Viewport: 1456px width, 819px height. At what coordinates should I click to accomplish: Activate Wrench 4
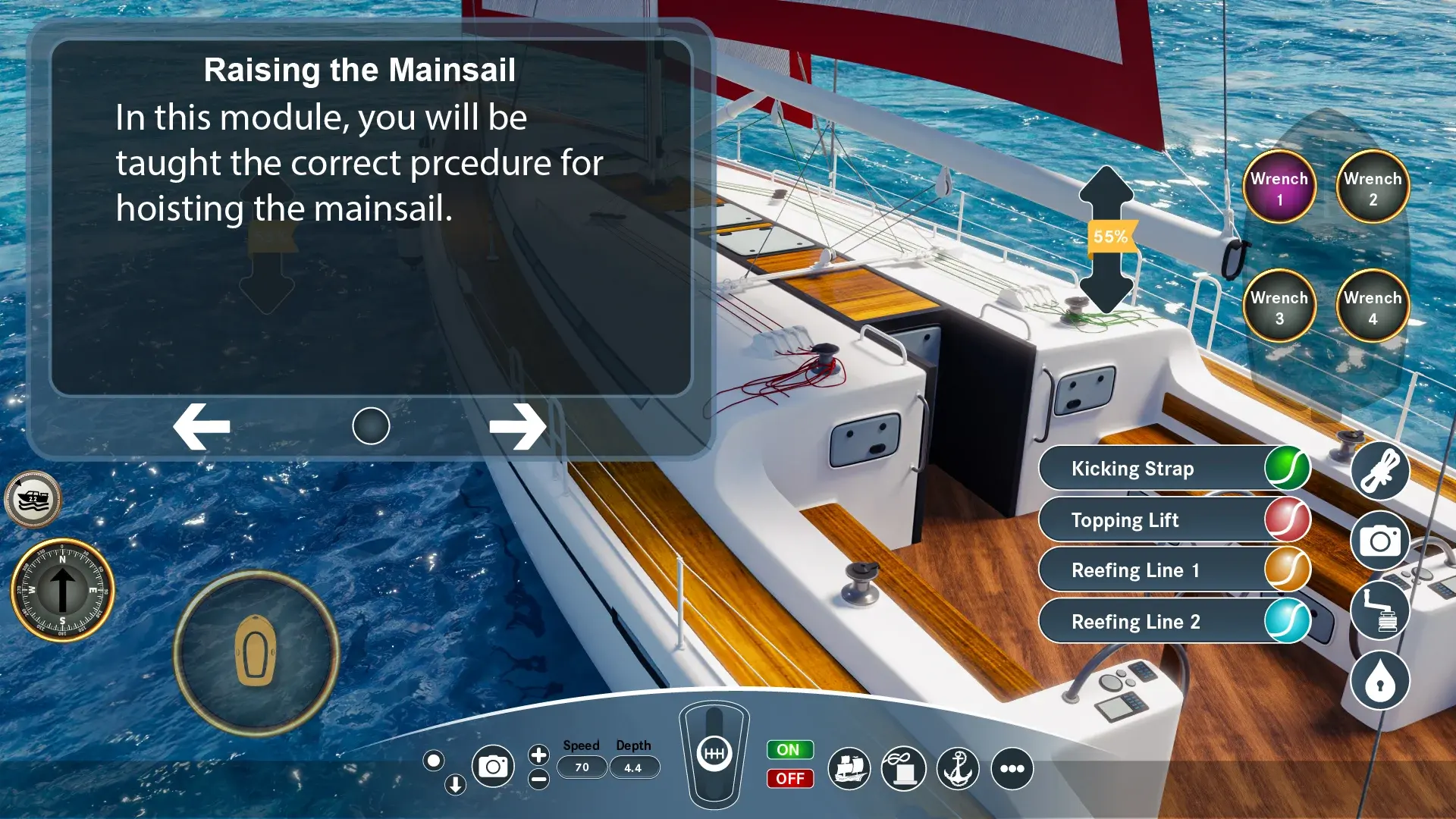(1373, 307)
